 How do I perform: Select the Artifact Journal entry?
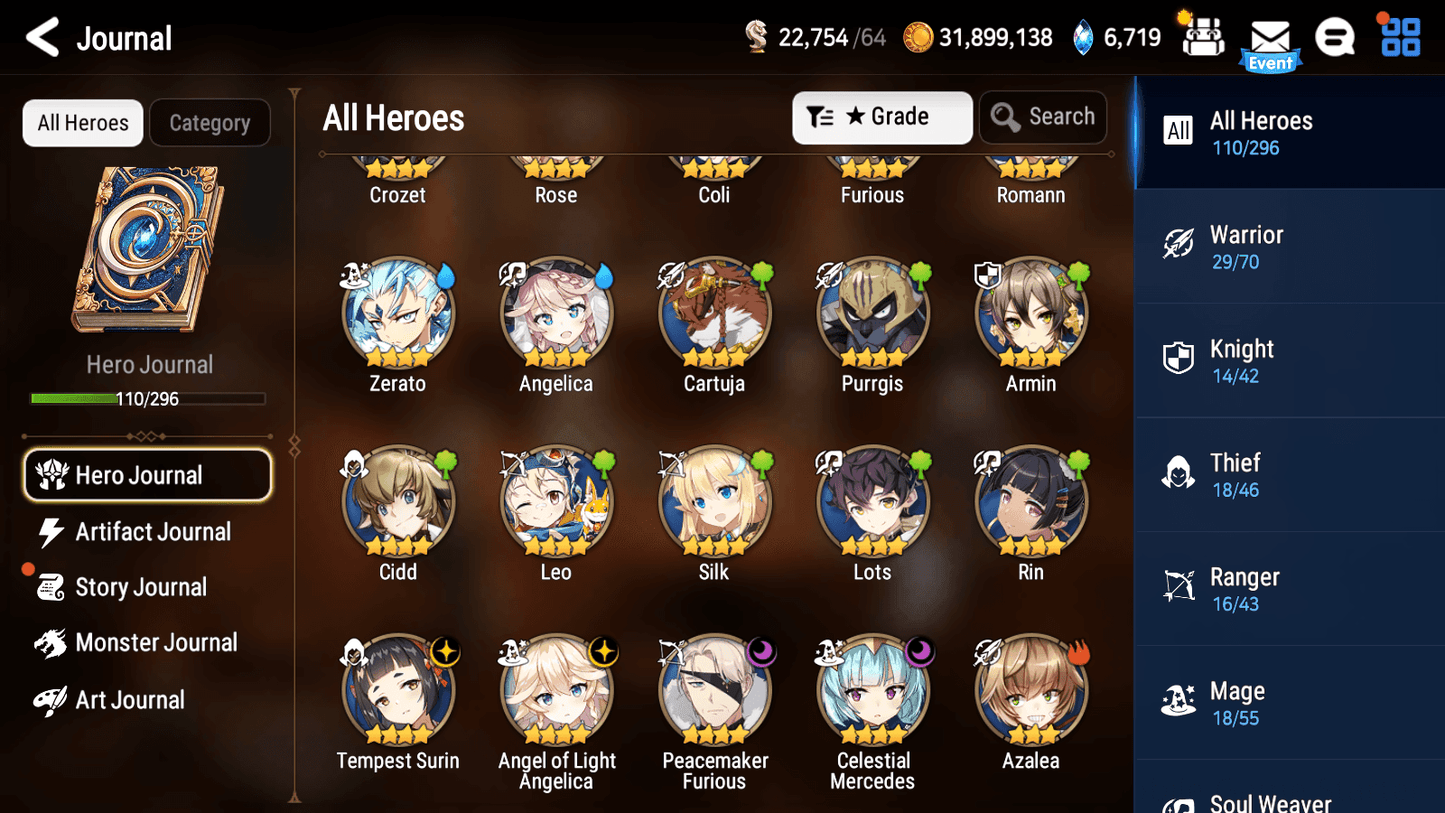150,532
